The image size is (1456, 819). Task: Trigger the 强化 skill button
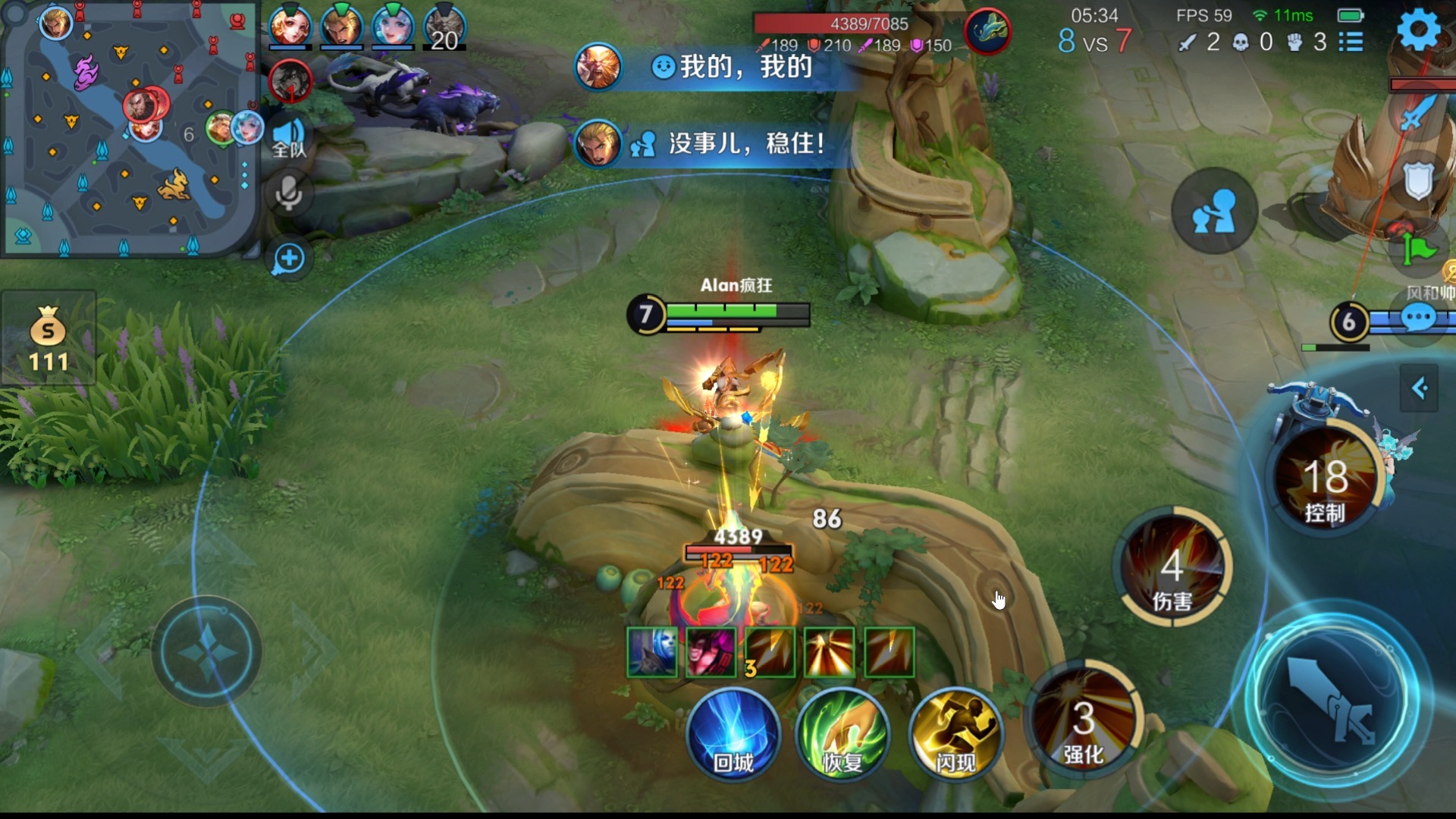[1083, 720]
